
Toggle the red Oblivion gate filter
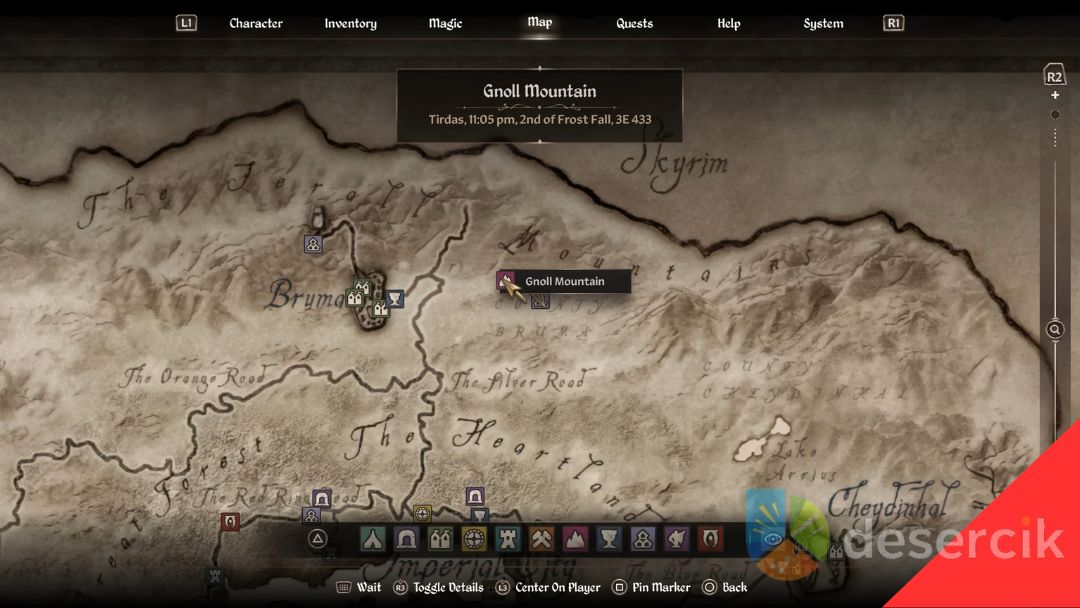[x=711, y=539]
